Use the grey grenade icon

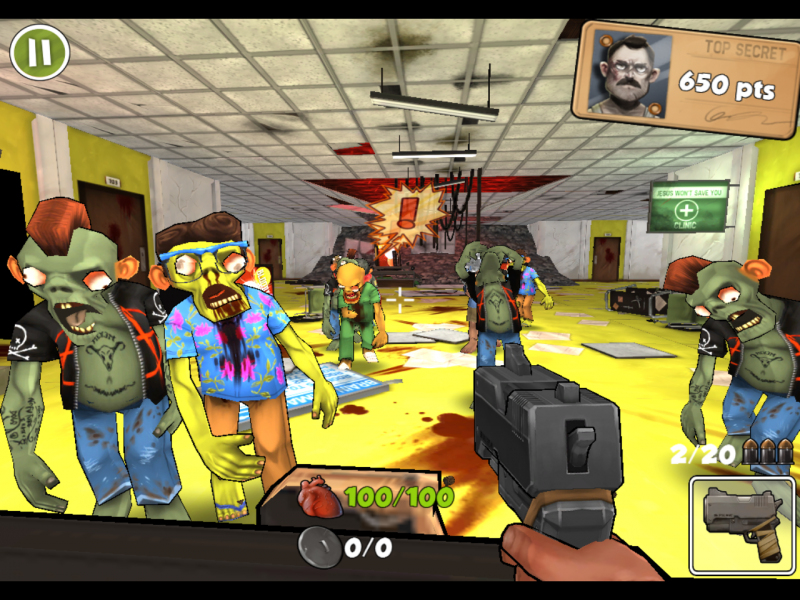319,546
